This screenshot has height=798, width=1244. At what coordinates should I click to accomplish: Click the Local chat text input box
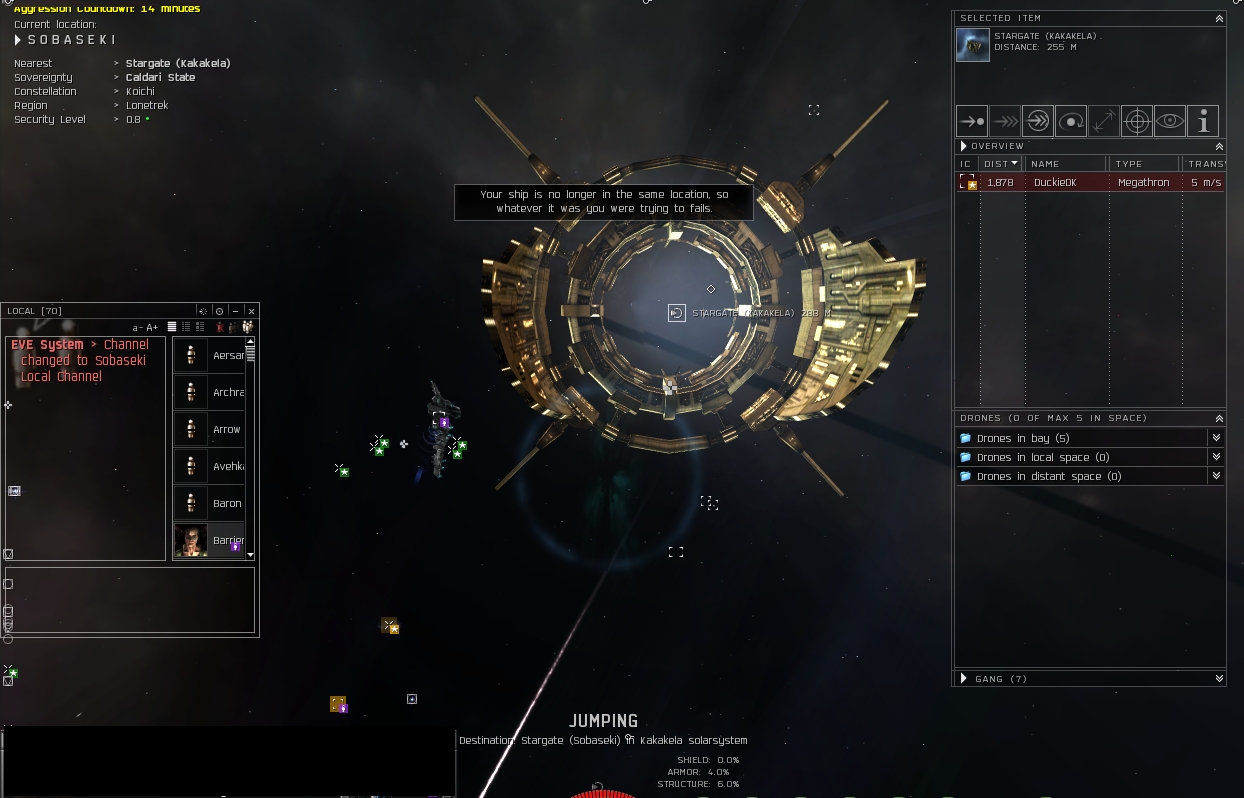point(130,600)
